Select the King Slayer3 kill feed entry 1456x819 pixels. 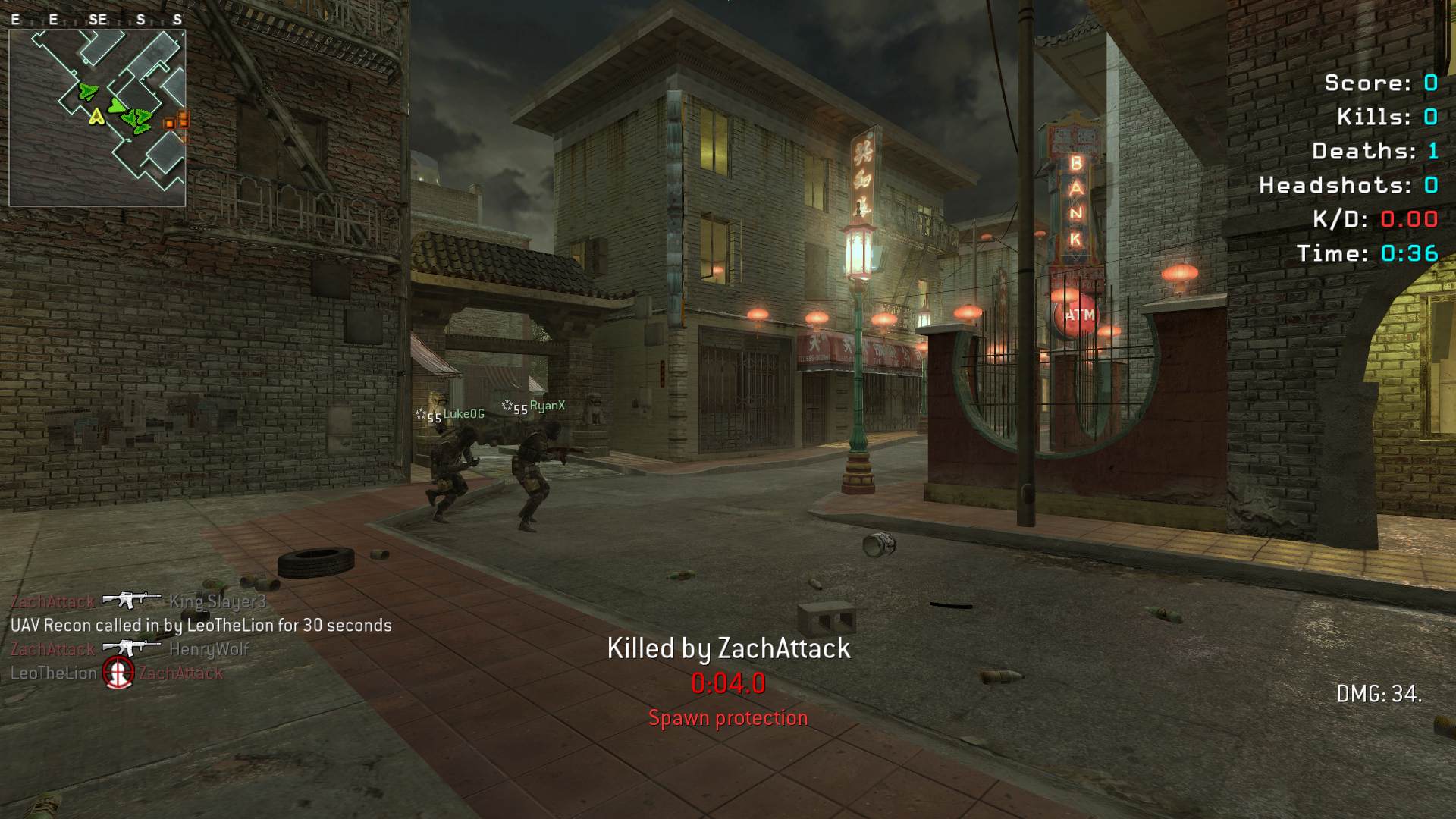point(139,601)
